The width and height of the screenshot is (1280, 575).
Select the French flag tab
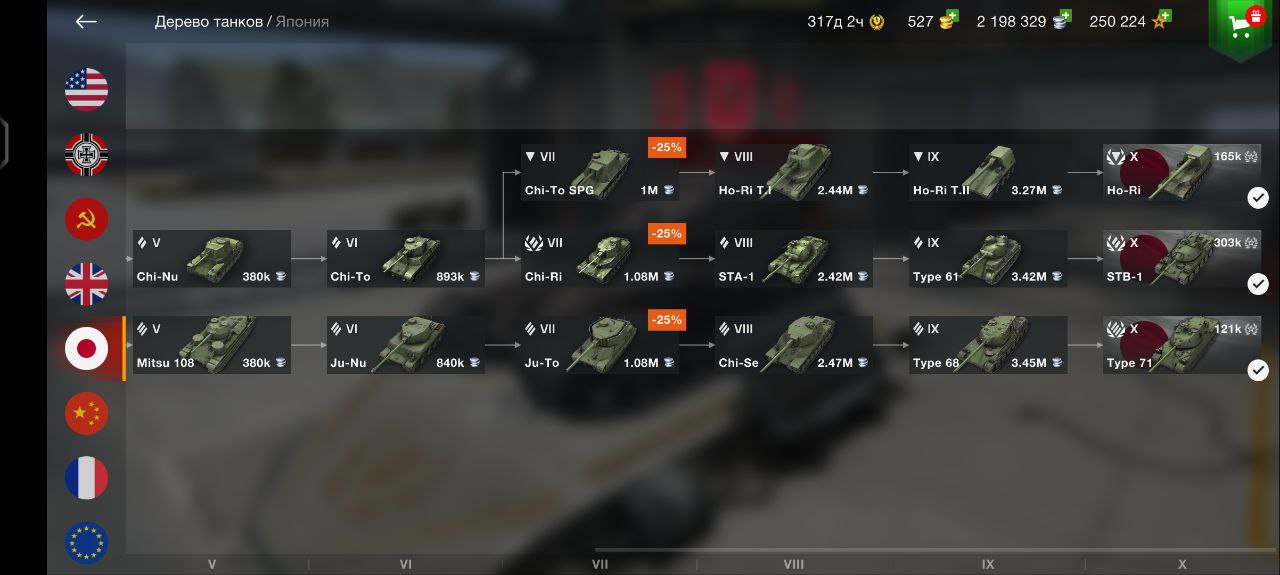click(x=87, y=478)
